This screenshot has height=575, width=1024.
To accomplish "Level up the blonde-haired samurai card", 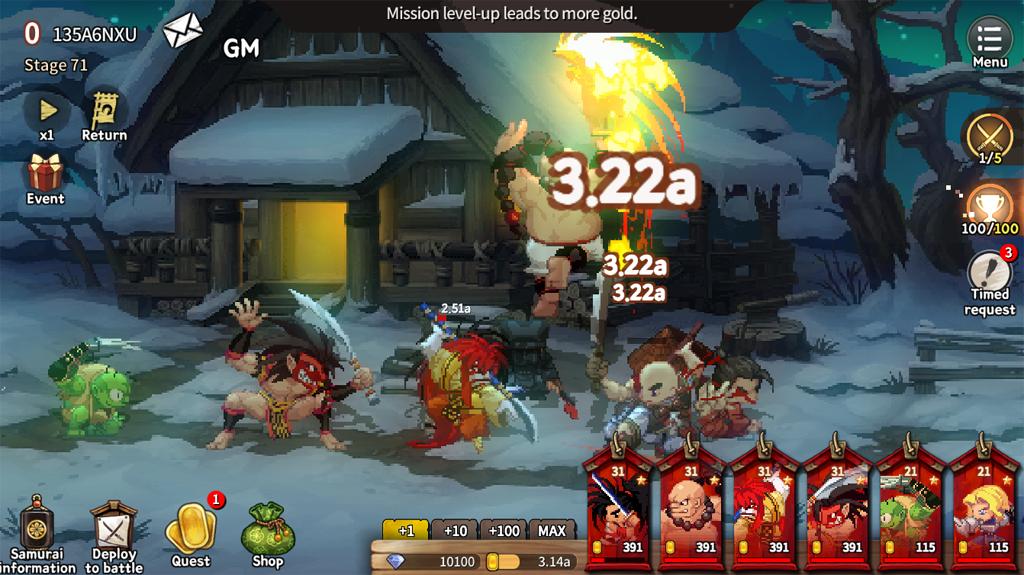I will coord(983,507).
